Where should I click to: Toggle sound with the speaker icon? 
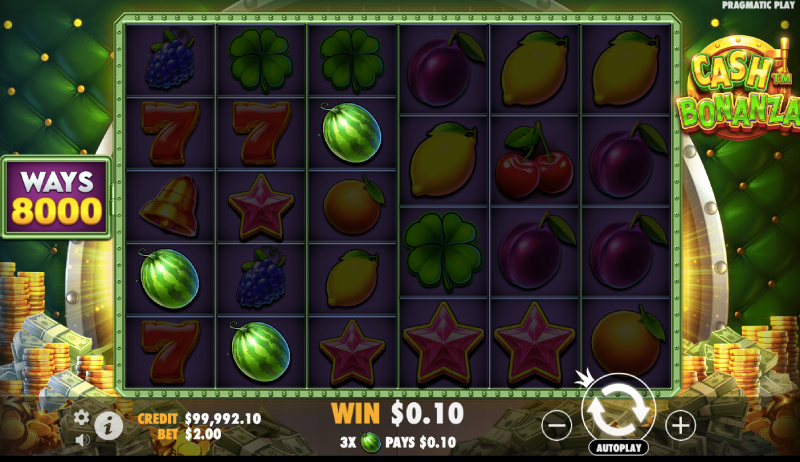[82, 438]
